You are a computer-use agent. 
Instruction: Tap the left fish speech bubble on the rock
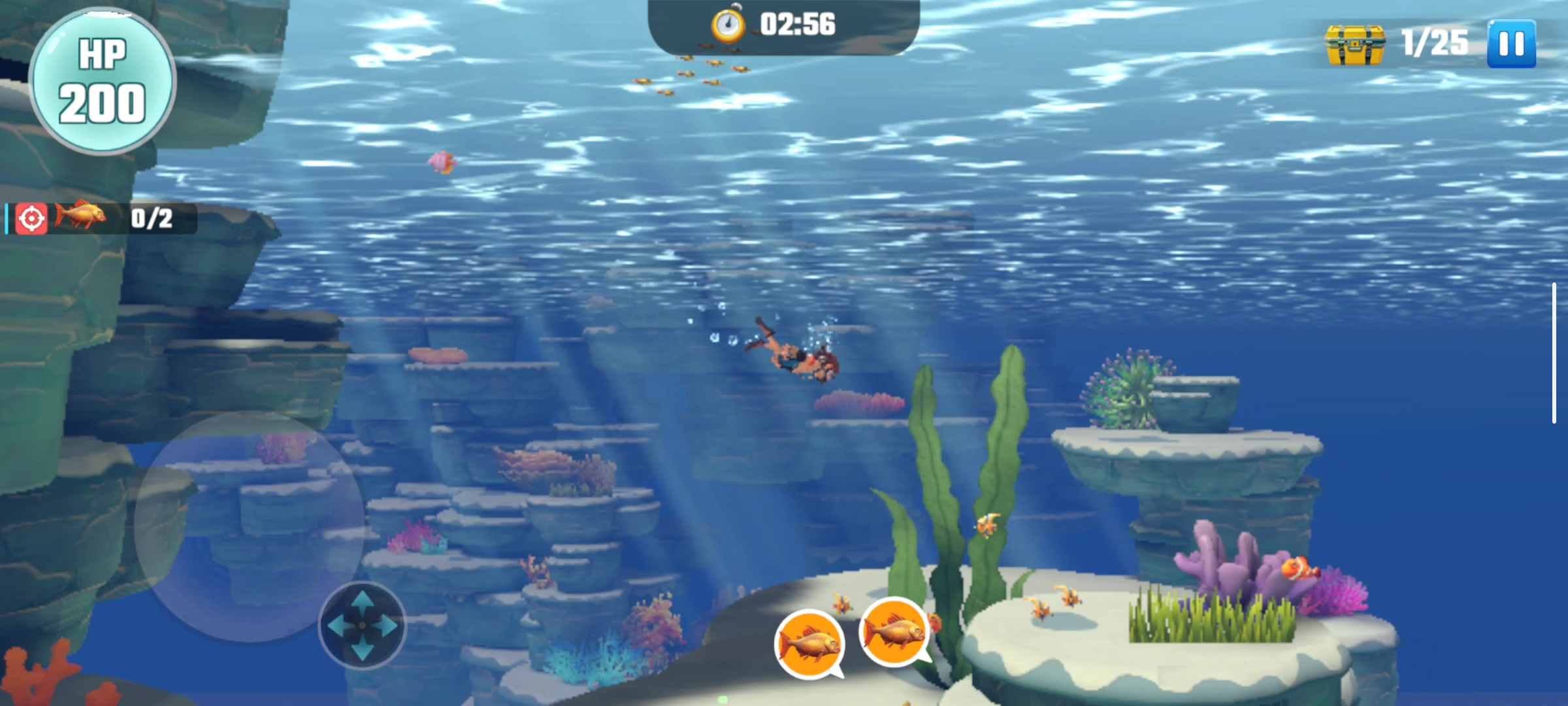808,644
